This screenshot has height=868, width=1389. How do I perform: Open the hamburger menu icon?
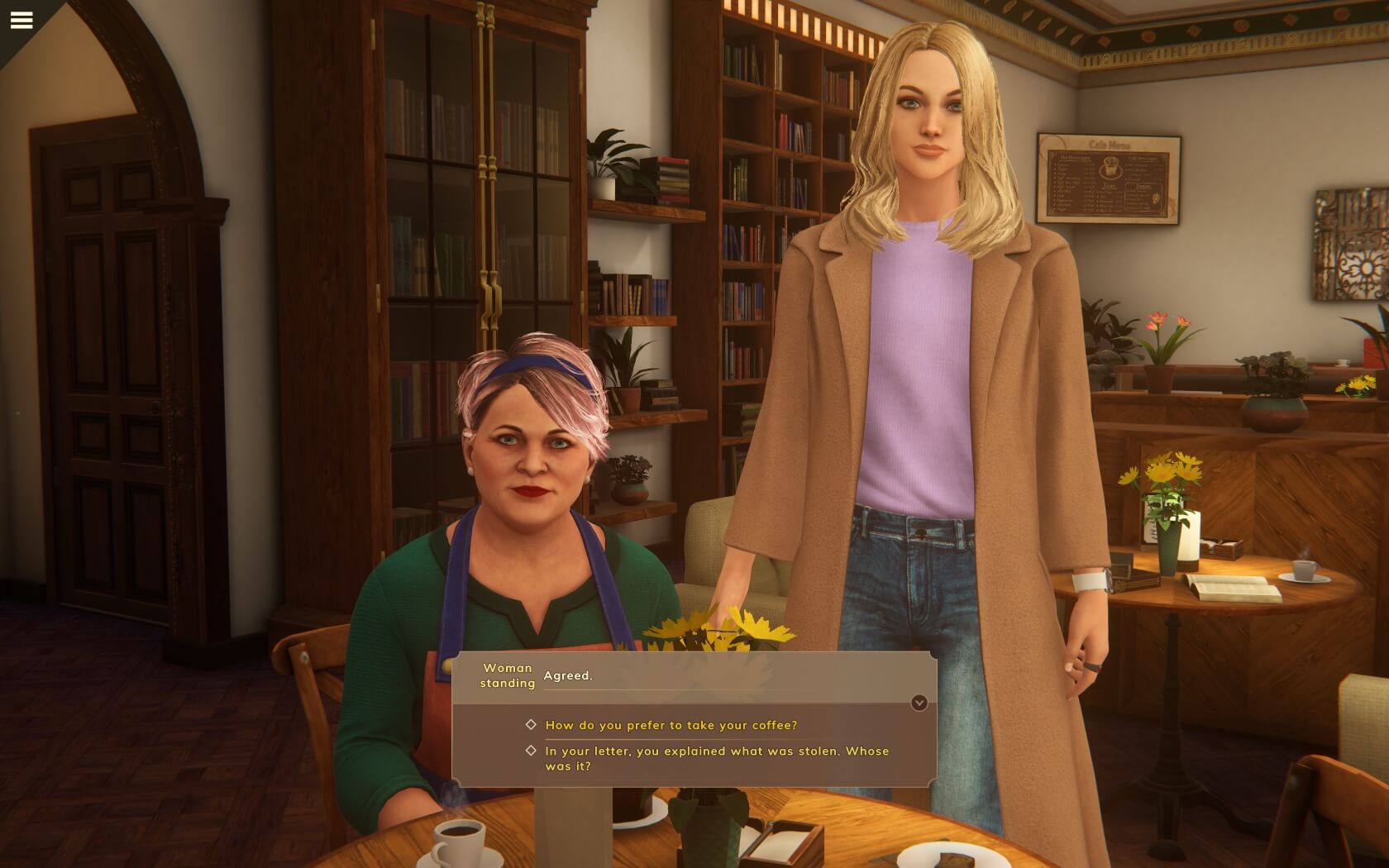21,20
